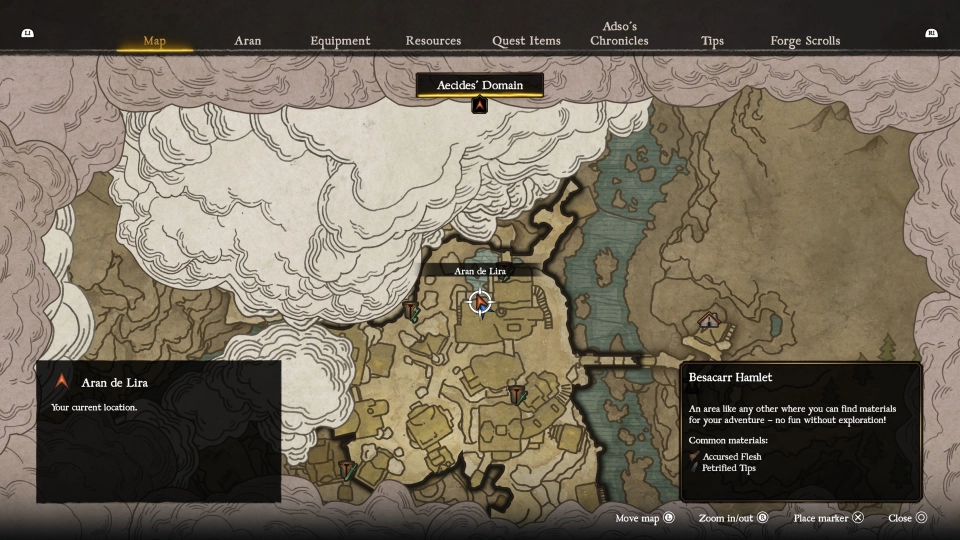960x540 pixels.
Task: Switch to the Tips tab
Action: click(x=712, y=41)
